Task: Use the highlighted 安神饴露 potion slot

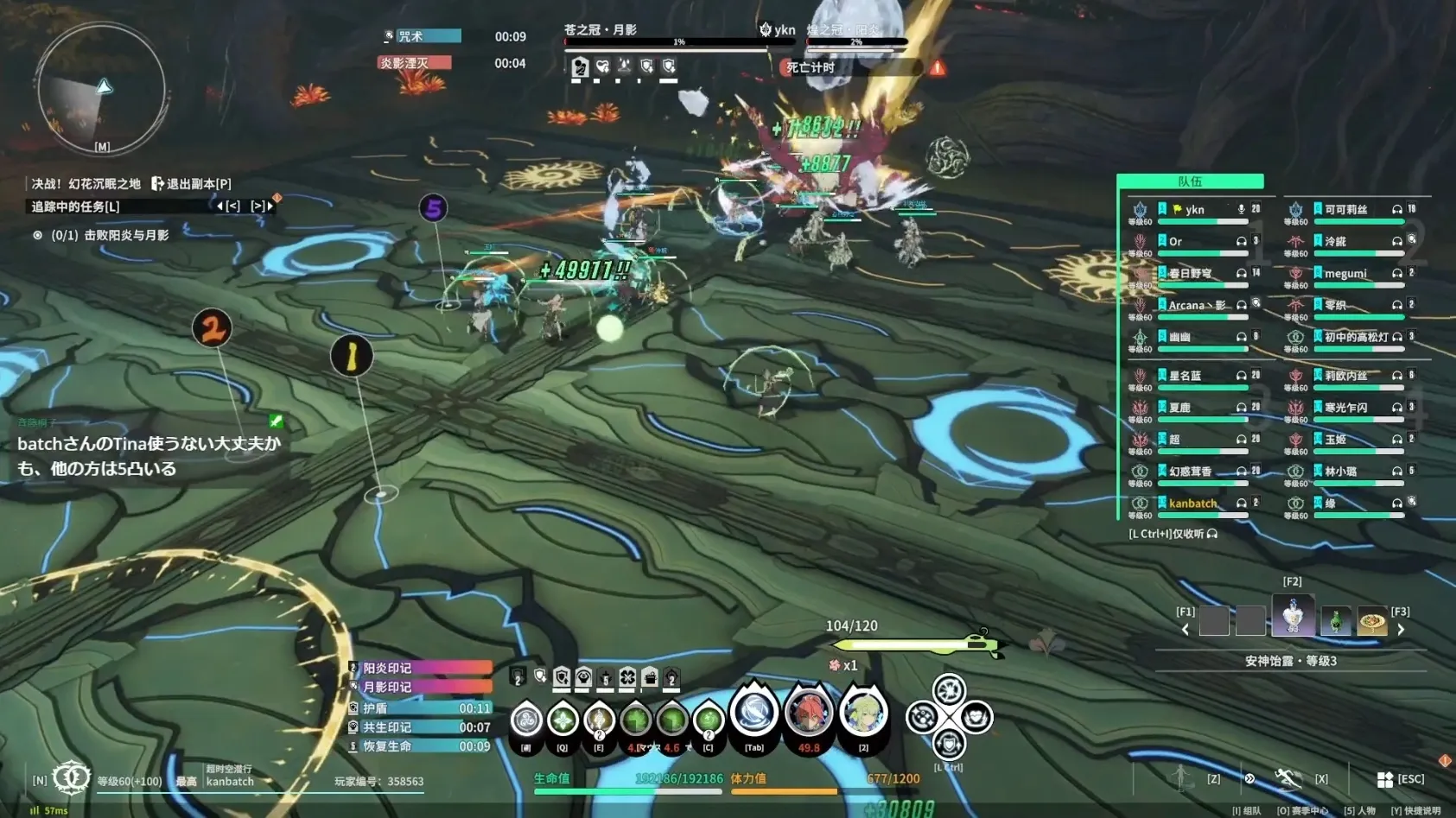Action: (x=1293, y=617)
